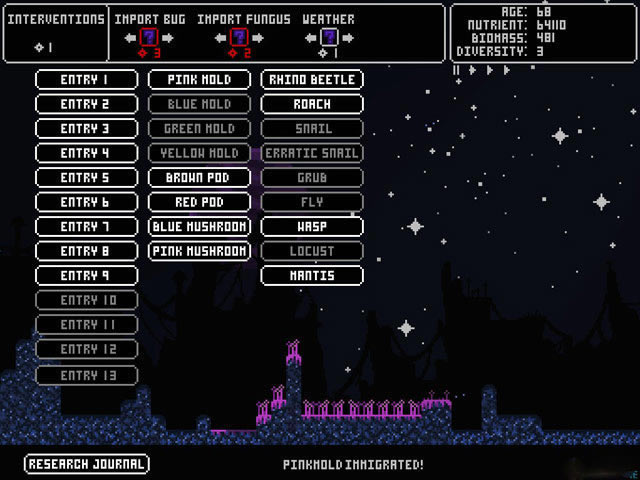Click the Weather intervention box
This screenshot has width=640, height=480.
(x=328, y=38)
